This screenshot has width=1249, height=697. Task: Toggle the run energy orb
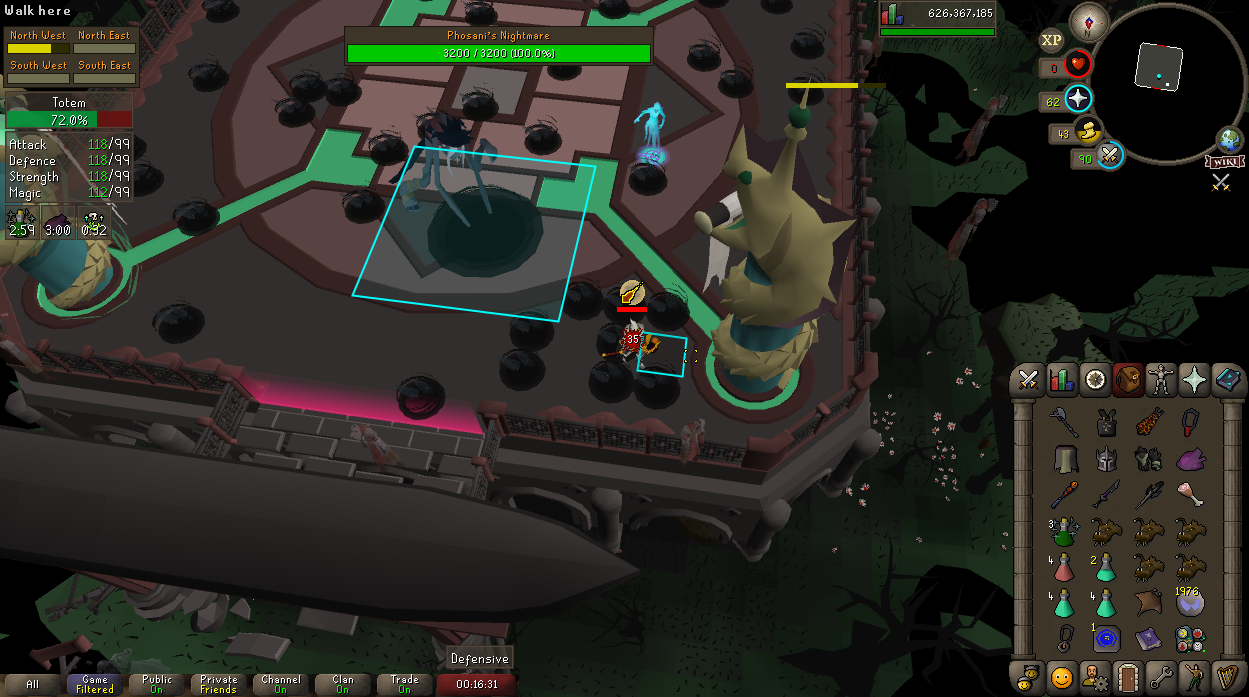pos(1089,130)
